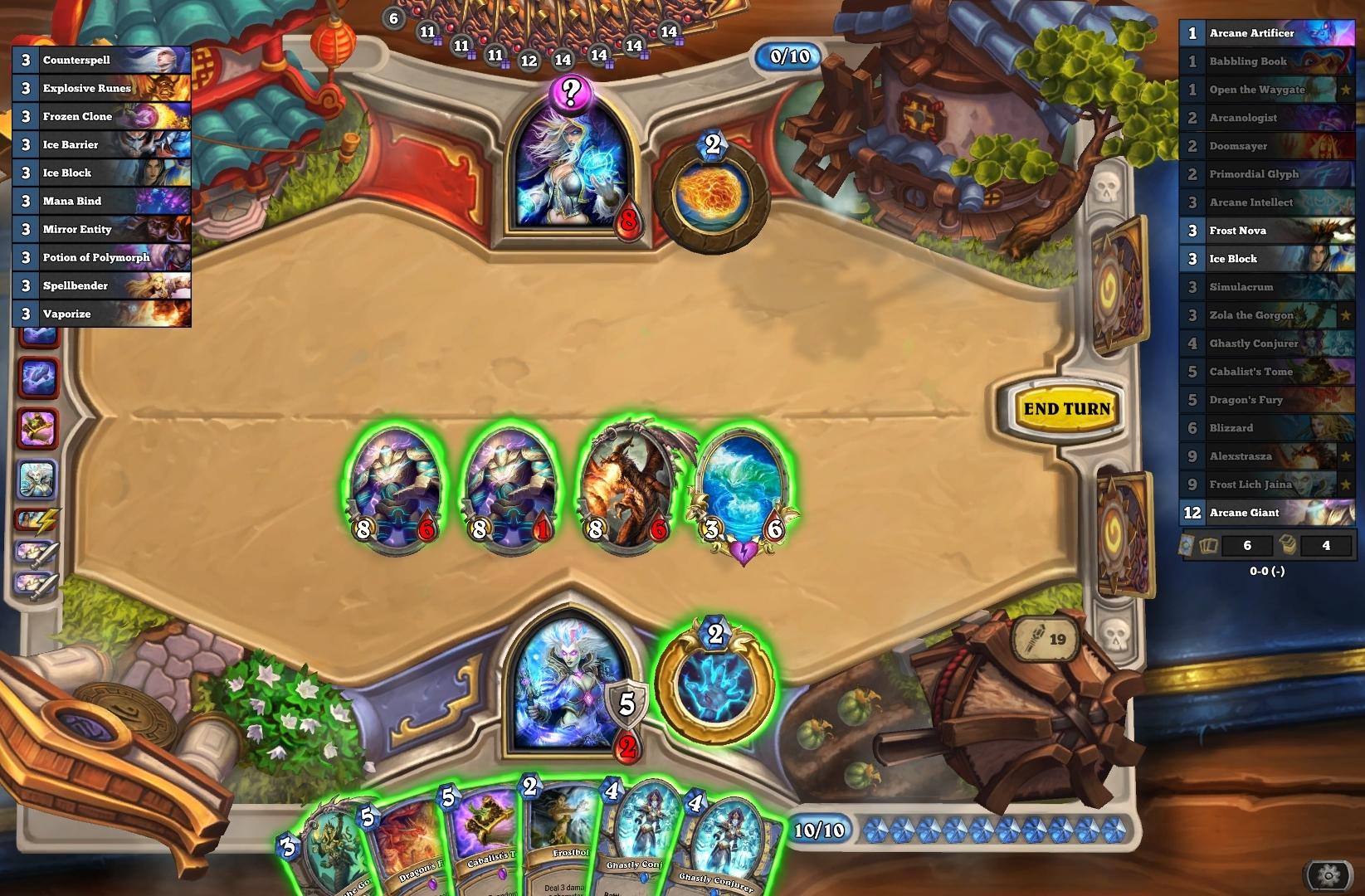This screenshot has width=1365, height=896.
Task: Select the Alexstrasza dragon minion on board
Action: tap(628, 485)
